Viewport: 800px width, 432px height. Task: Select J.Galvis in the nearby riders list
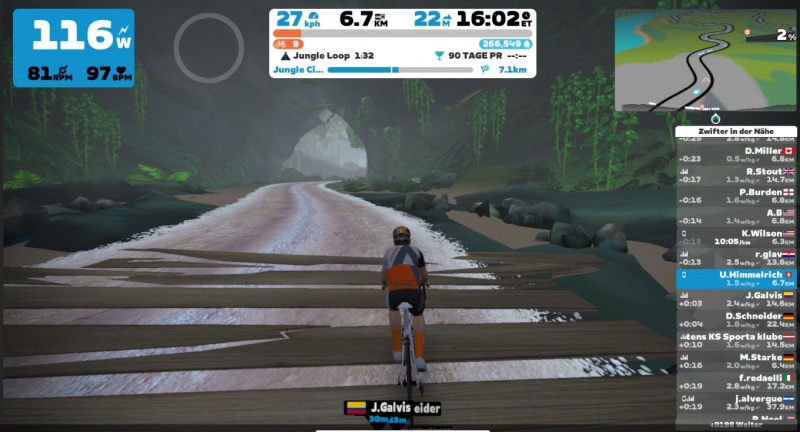pyautogui.click(x=736, y=299)
